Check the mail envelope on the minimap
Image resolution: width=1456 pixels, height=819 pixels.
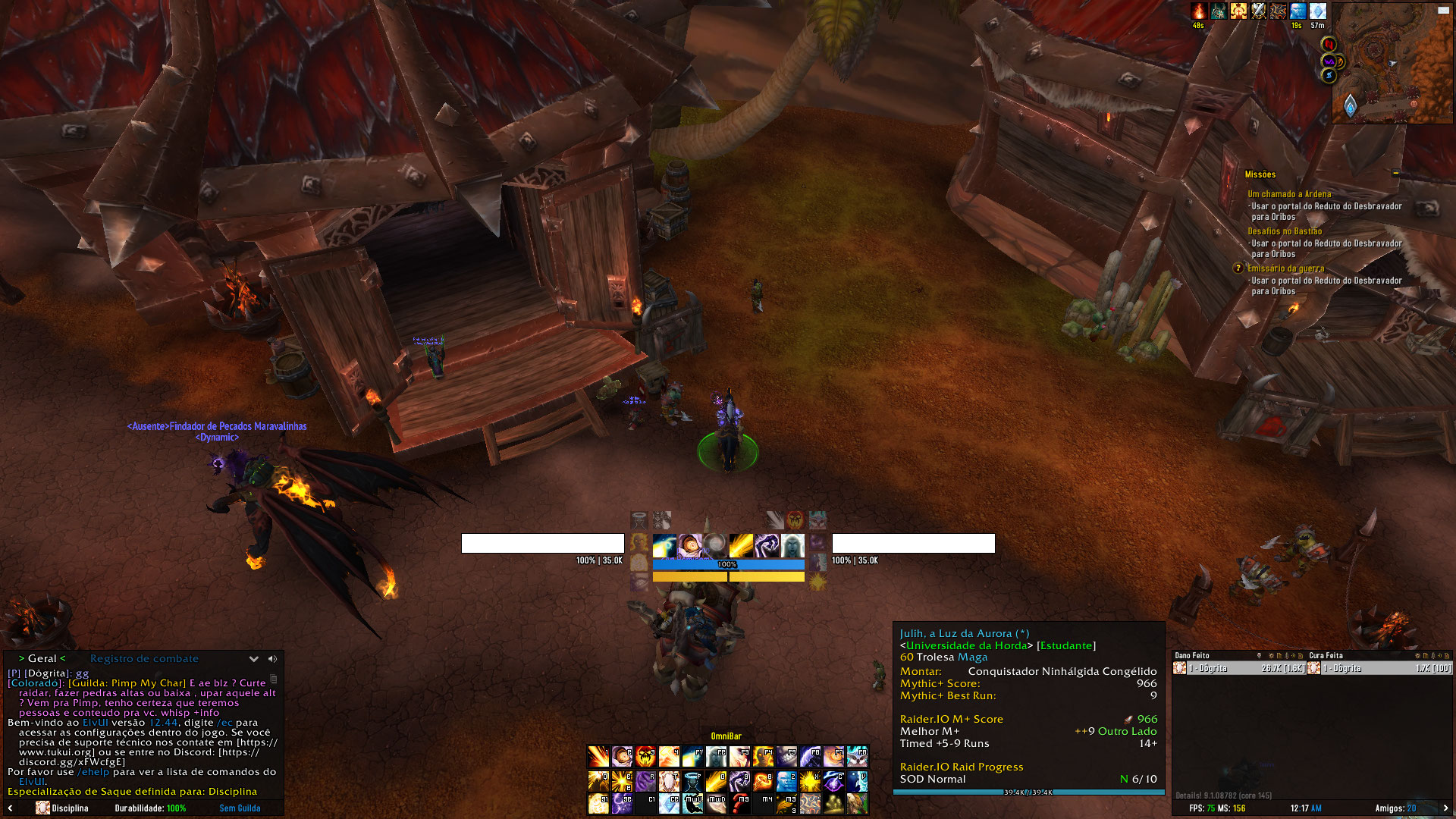point(1443,11)
